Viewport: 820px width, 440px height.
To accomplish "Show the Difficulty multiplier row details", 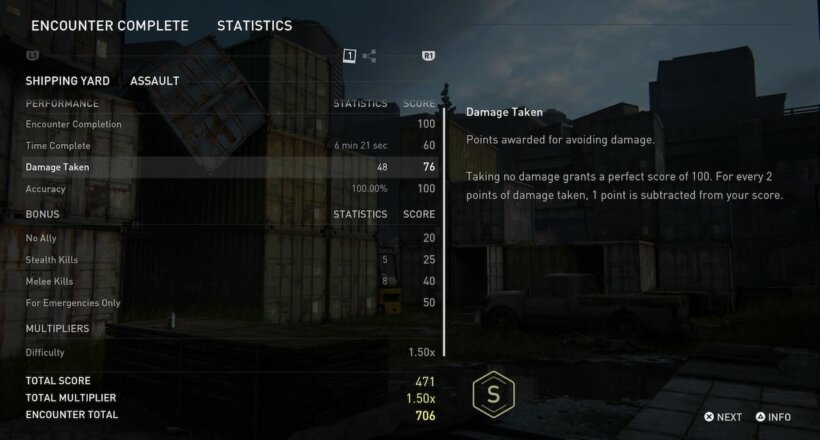I will (230, 352).
